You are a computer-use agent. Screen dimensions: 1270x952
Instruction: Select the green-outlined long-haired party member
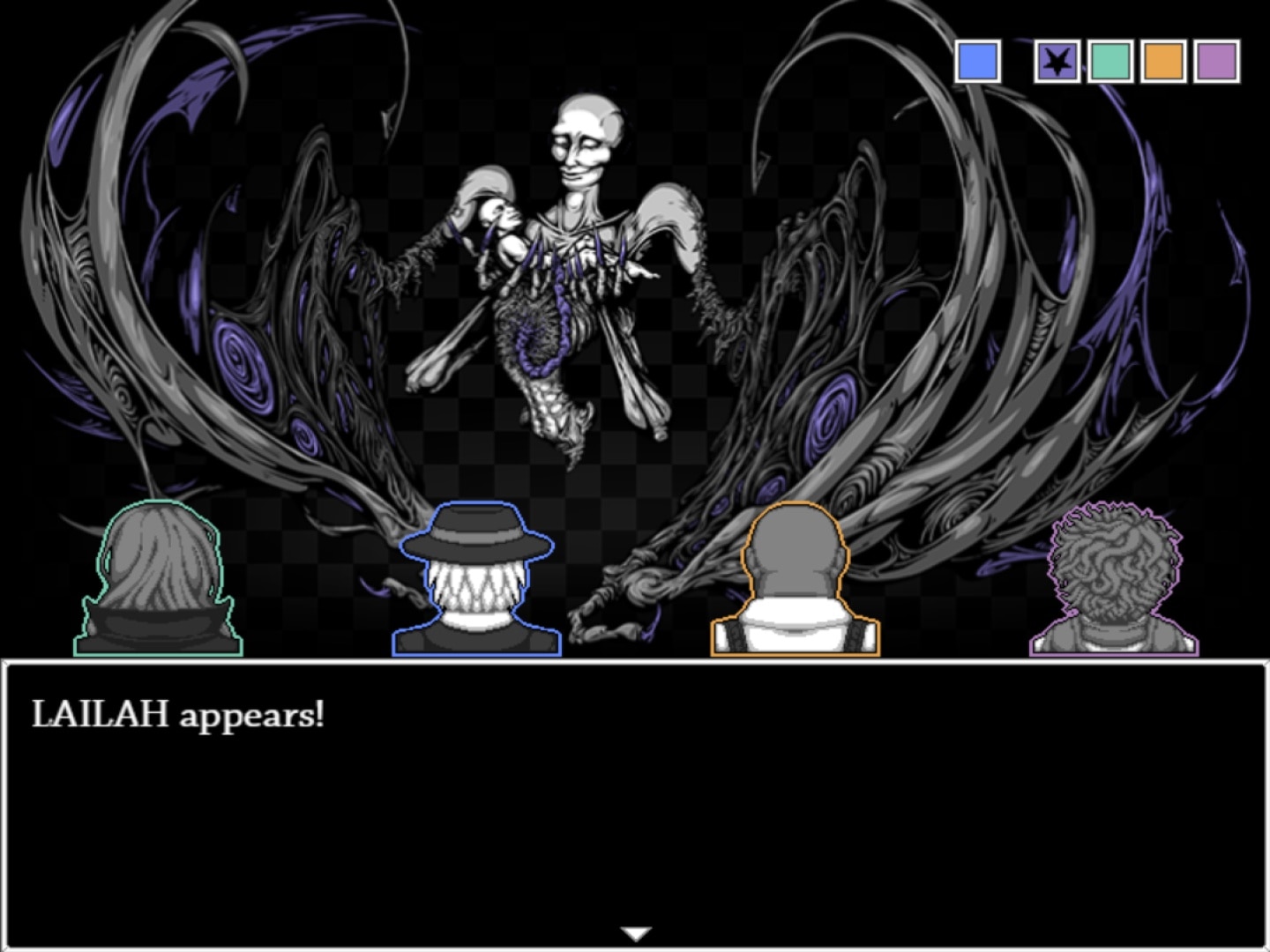(159, 582)
